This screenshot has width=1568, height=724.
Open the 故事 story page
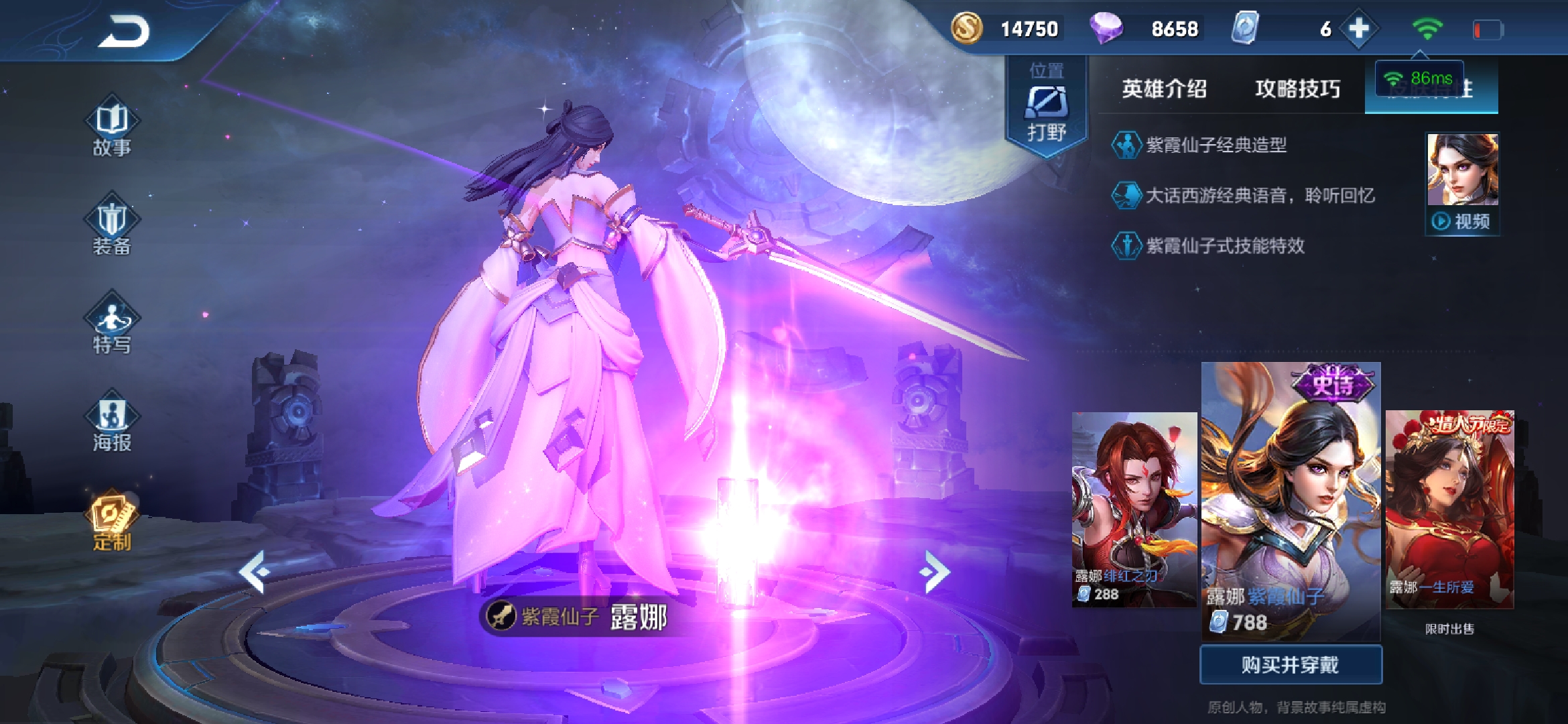coord(112,129)
